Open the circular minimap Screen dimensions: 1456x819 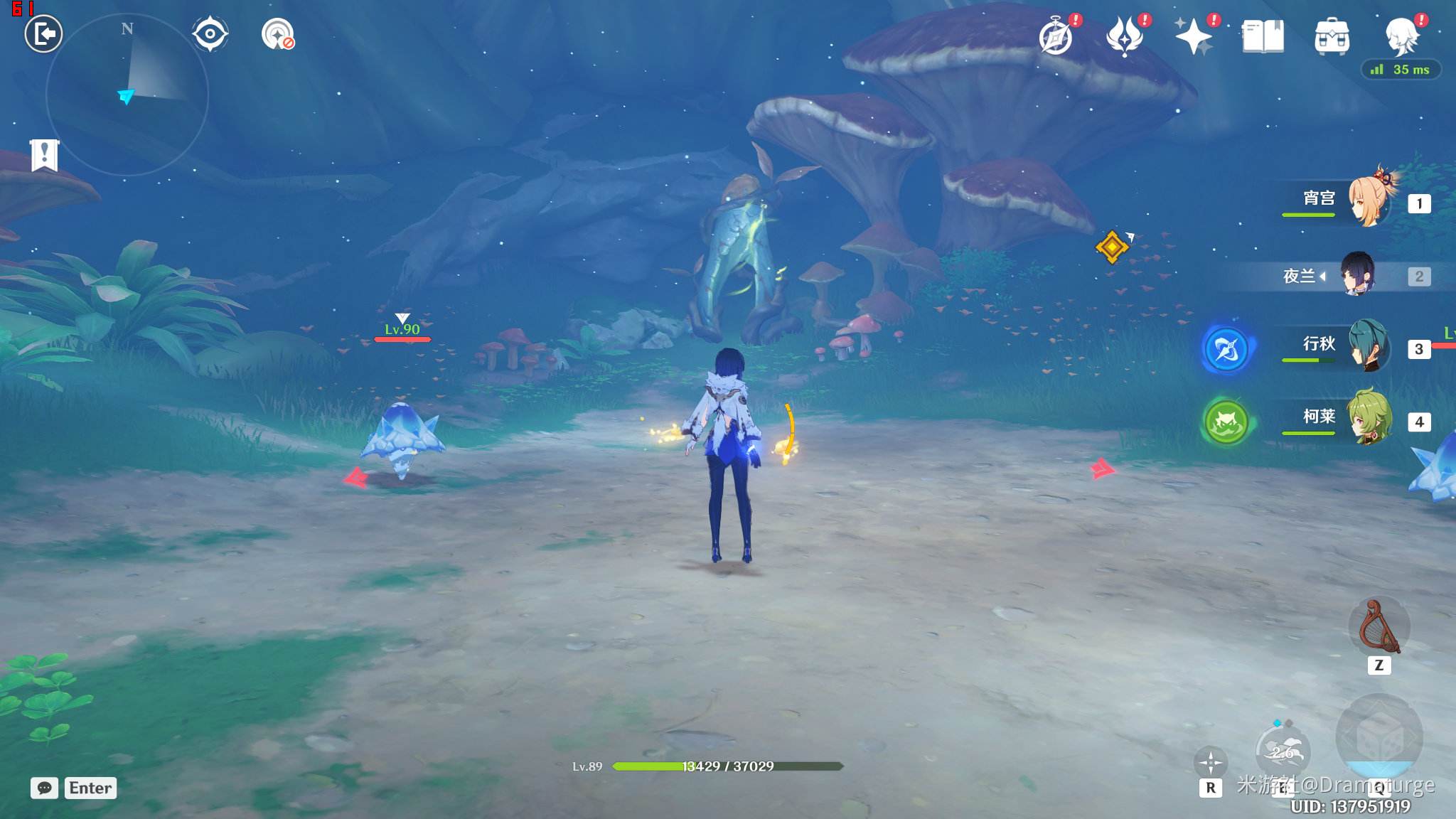[x=127, y=95]
